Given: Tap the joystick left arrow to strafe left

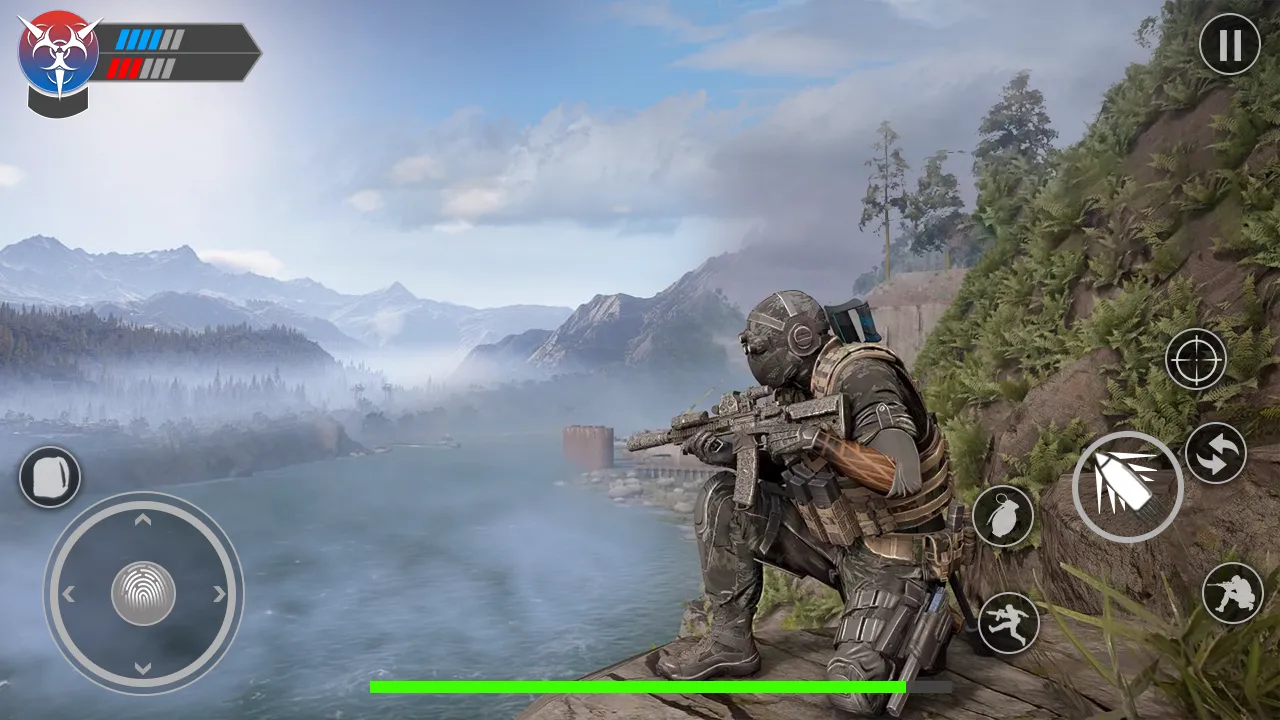Looking at the screenshot, I should pyautogui.click(x=69, y=593).
